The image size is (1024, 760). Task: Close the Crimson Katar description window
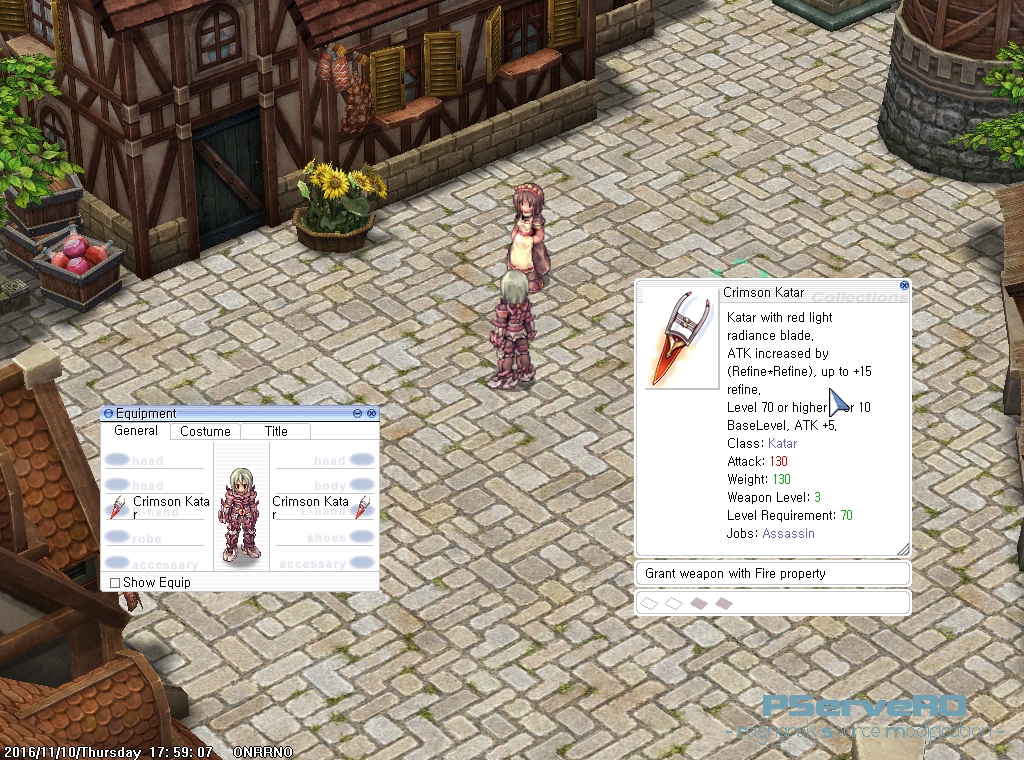(x=904, y=285)
